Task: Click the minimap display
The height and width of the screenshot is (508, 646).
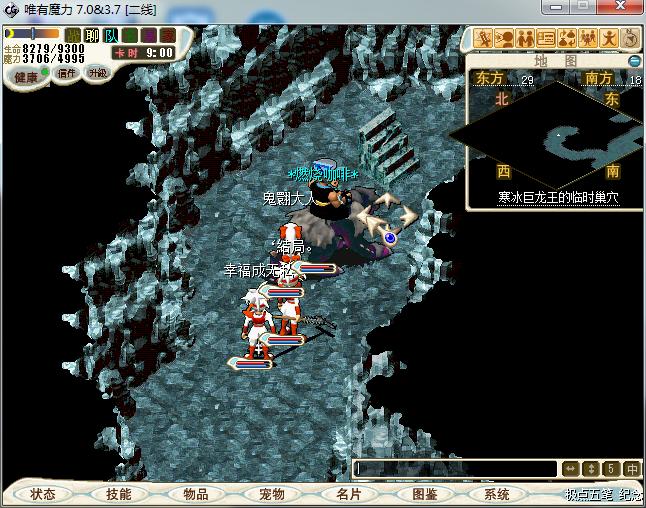Action: [546, 140]
